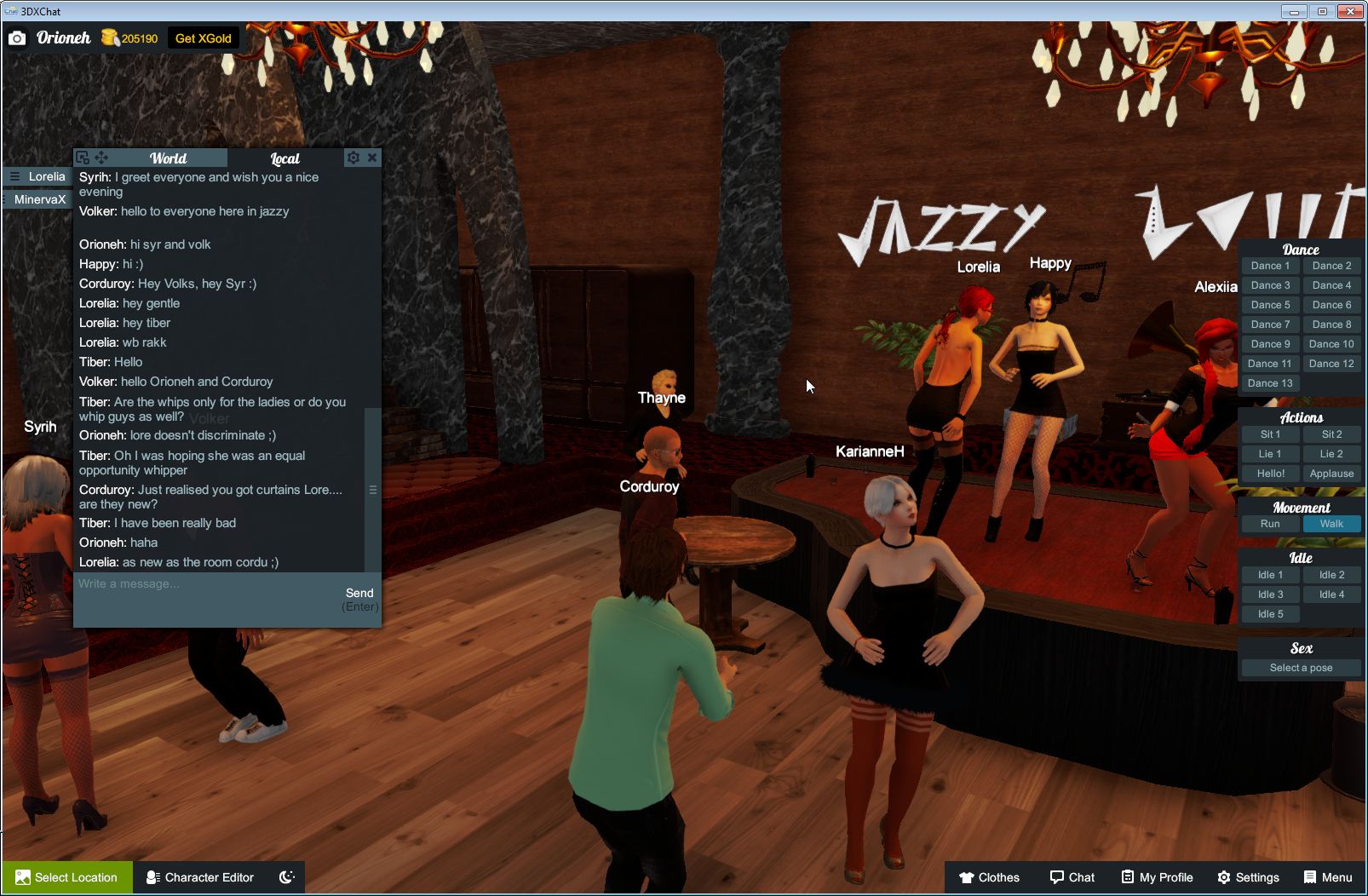Viewport: 1368px width, 896px height.
Task: Click the chat pop-out window icon
Action: tap(82, 157)
